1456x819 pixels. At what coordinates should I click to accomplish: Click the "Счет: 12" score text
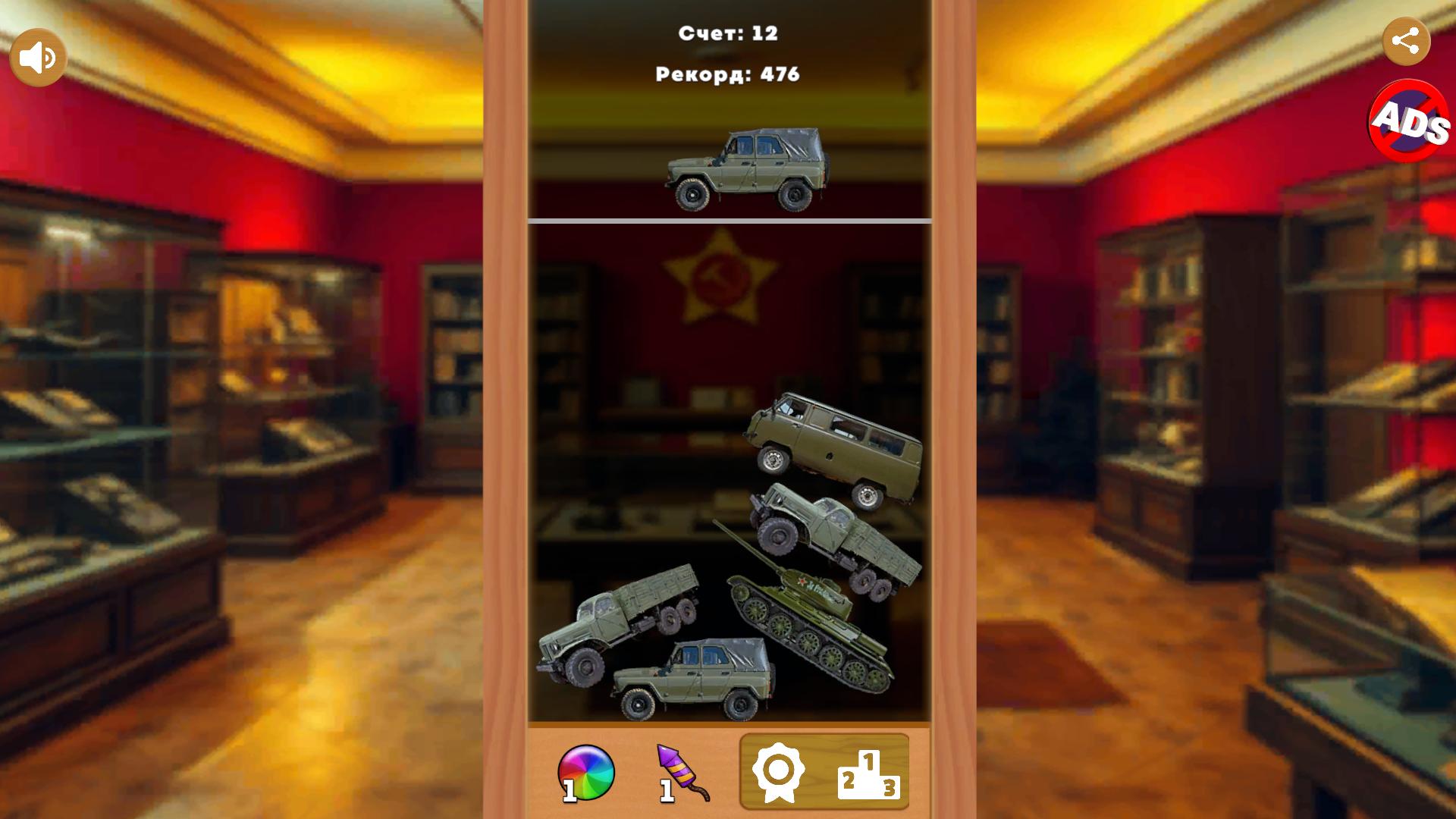coord(726,32)
